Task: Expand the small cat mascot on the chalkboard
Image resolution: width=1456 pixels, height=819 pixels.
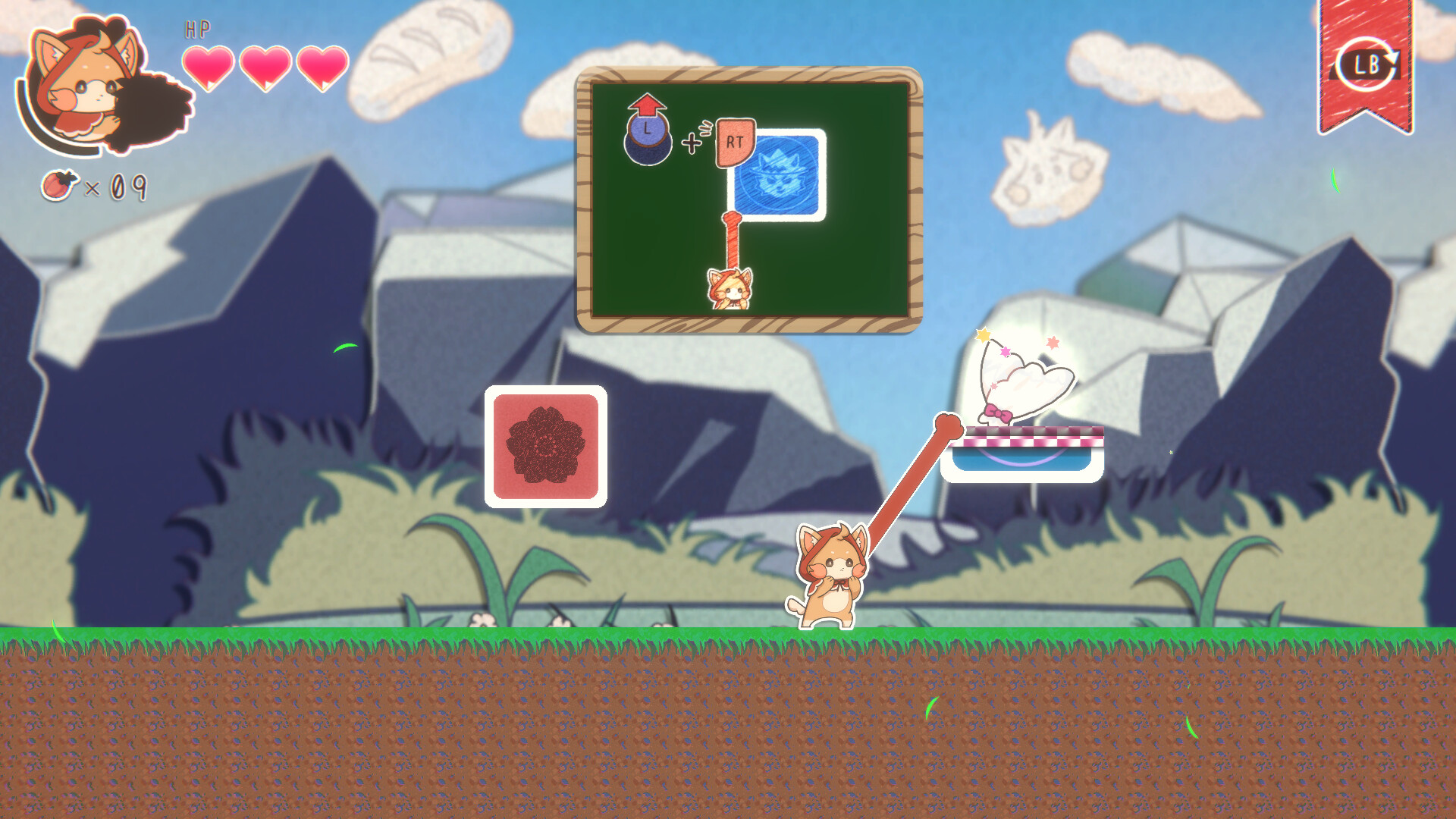Action: point(729,290)
